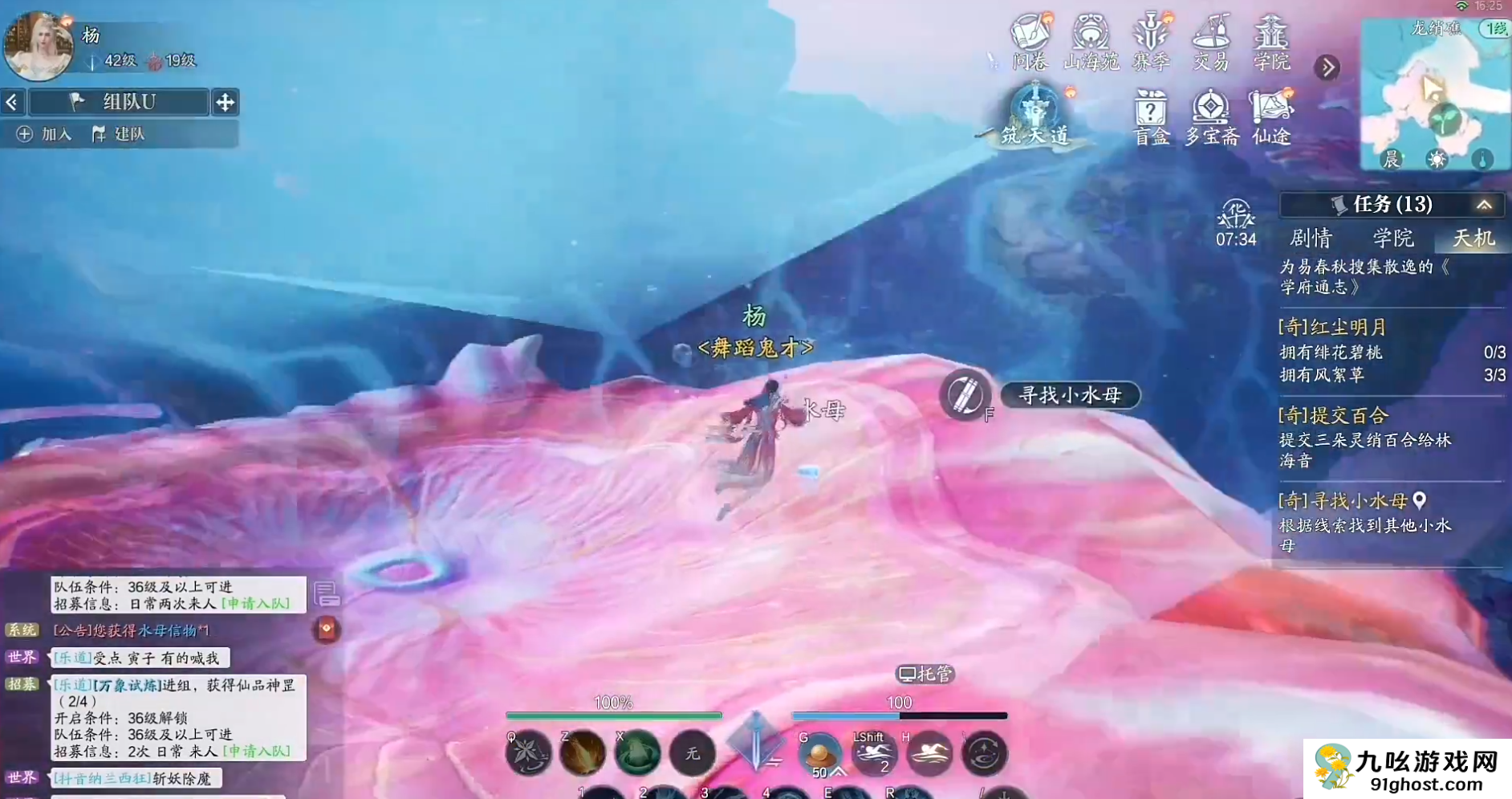Image resolution: width=1512 pixels, height=799 pixels.
Task: Switch to the 剧情 quest tab
Action: (x=1311, y=238)
